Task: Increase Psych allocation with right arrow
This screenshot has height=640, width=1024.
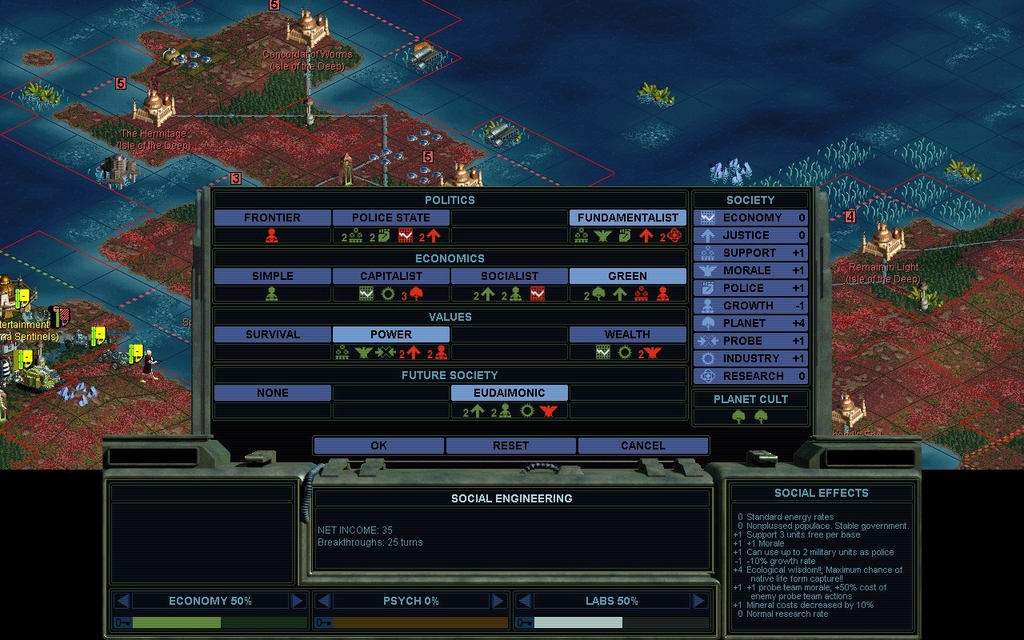Action: pos(497,601)
